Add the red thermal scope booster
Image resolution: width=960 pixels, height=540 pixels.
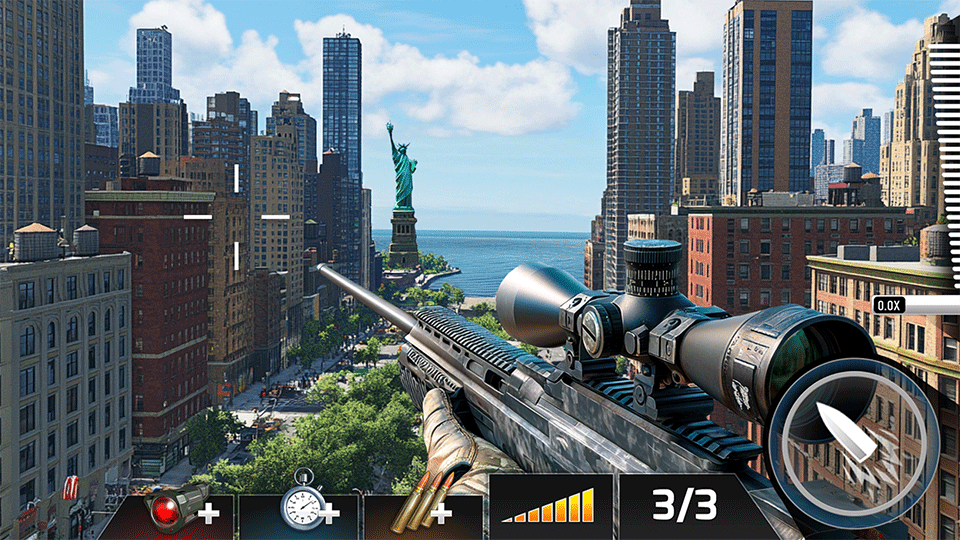pos(170,510)
